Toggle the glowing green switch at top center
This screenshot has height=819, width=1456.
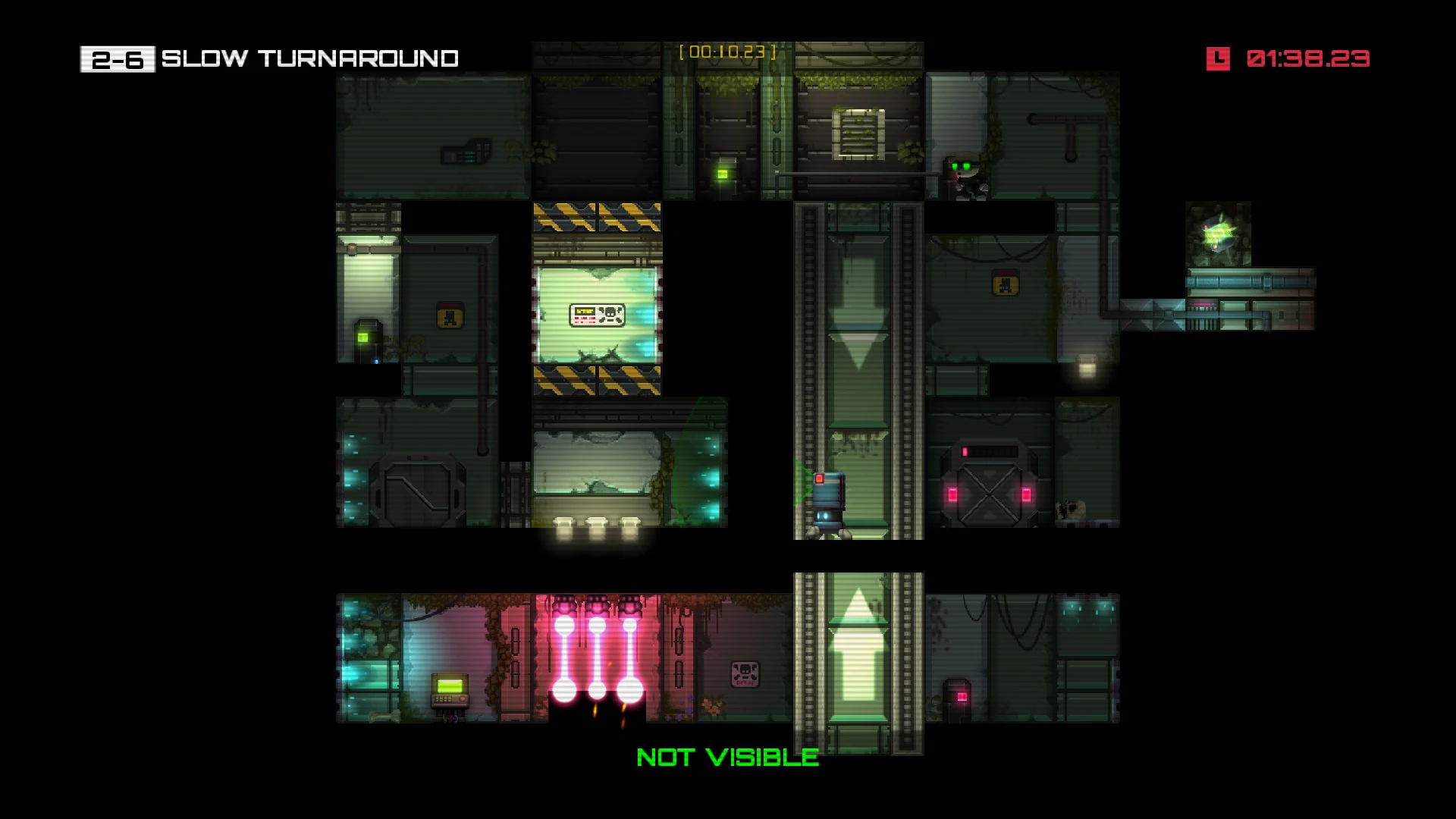coord(722,176)
